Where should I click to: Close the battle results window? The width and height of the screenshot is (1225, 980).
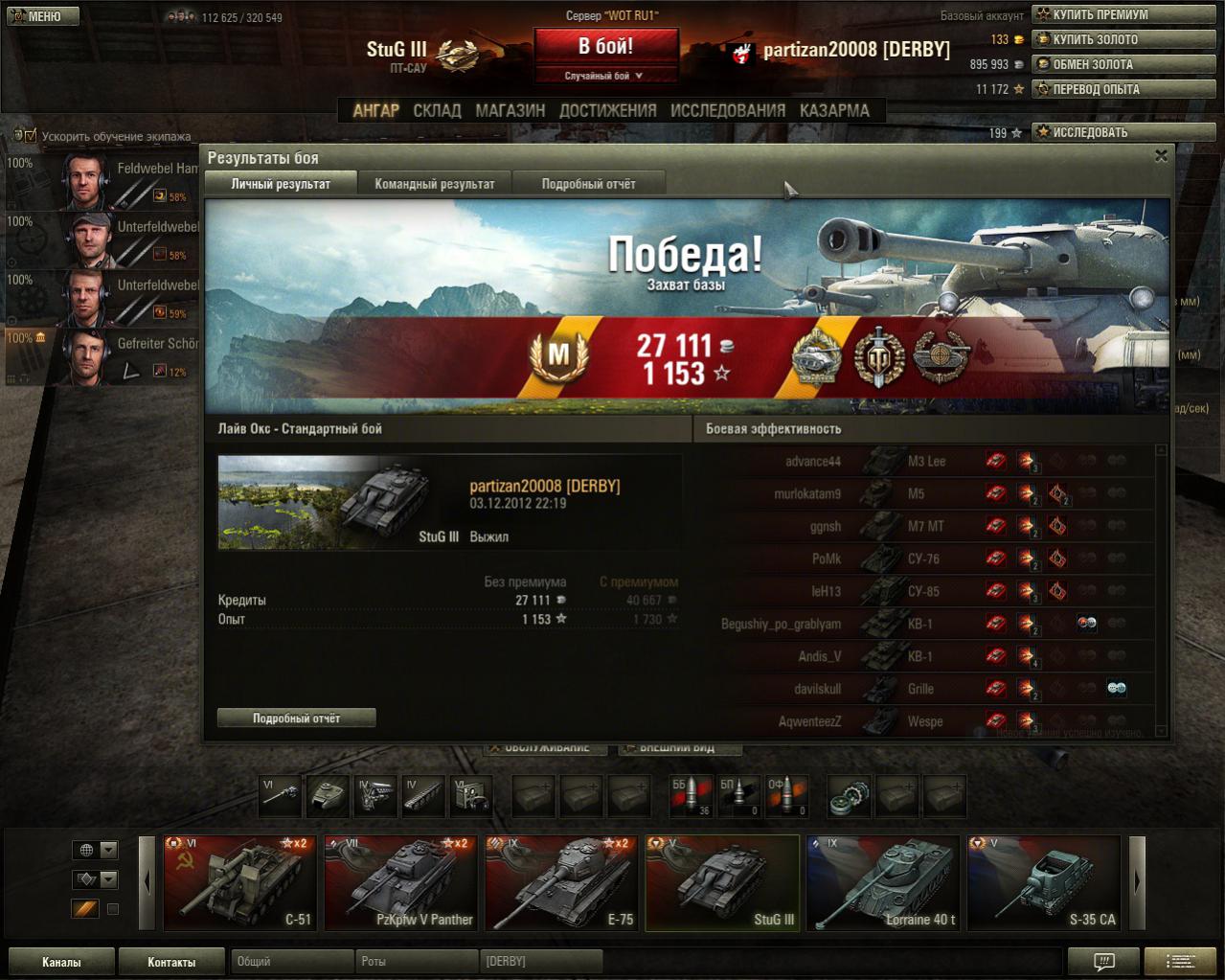tap(1161, 156)
